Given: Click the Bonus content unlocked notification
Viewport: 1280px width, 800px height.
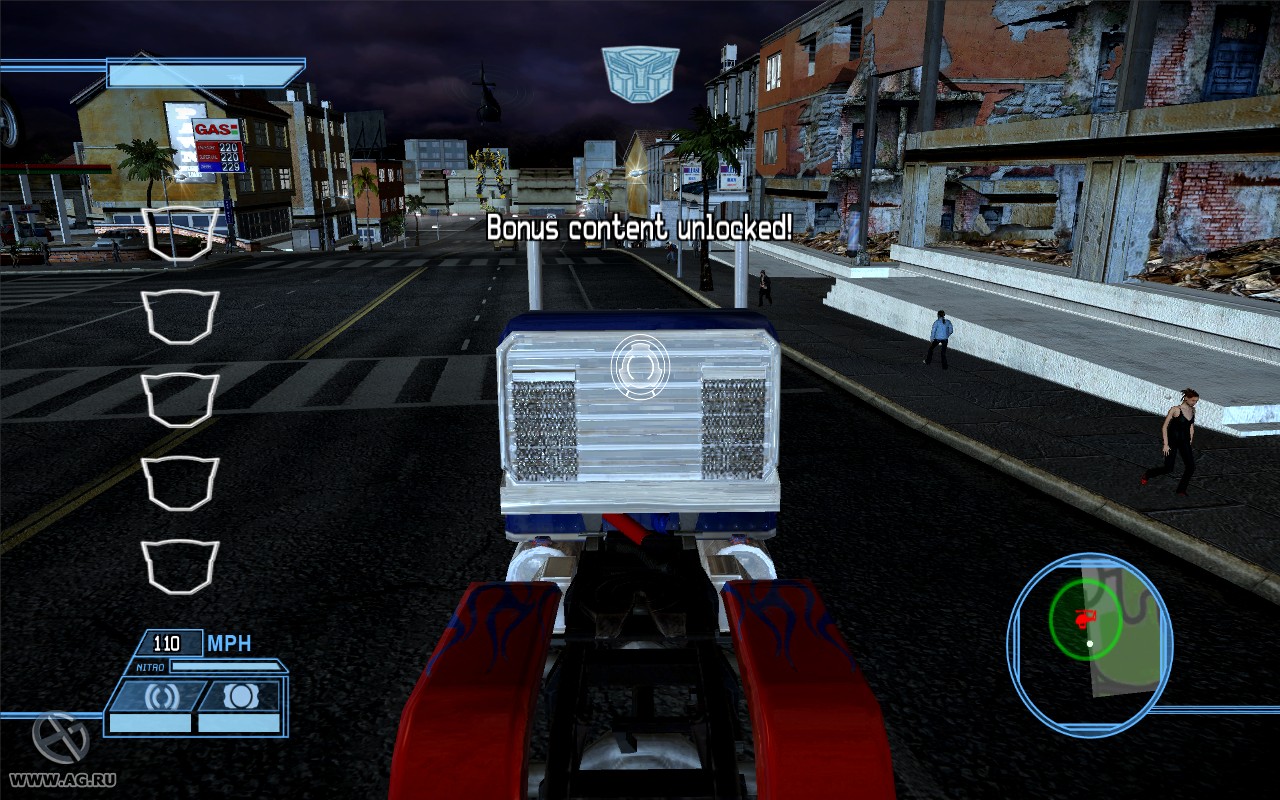Looking at the screenshot, I should click(638, 228).
